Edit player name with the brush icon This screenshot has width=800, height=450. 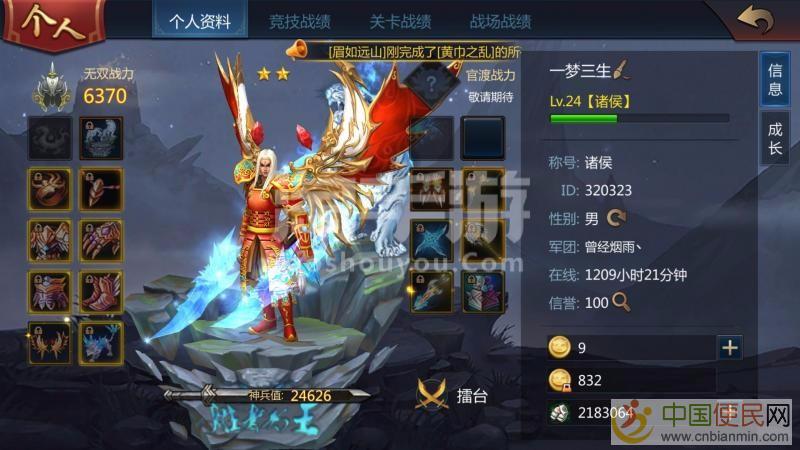[x=620, y=70]
